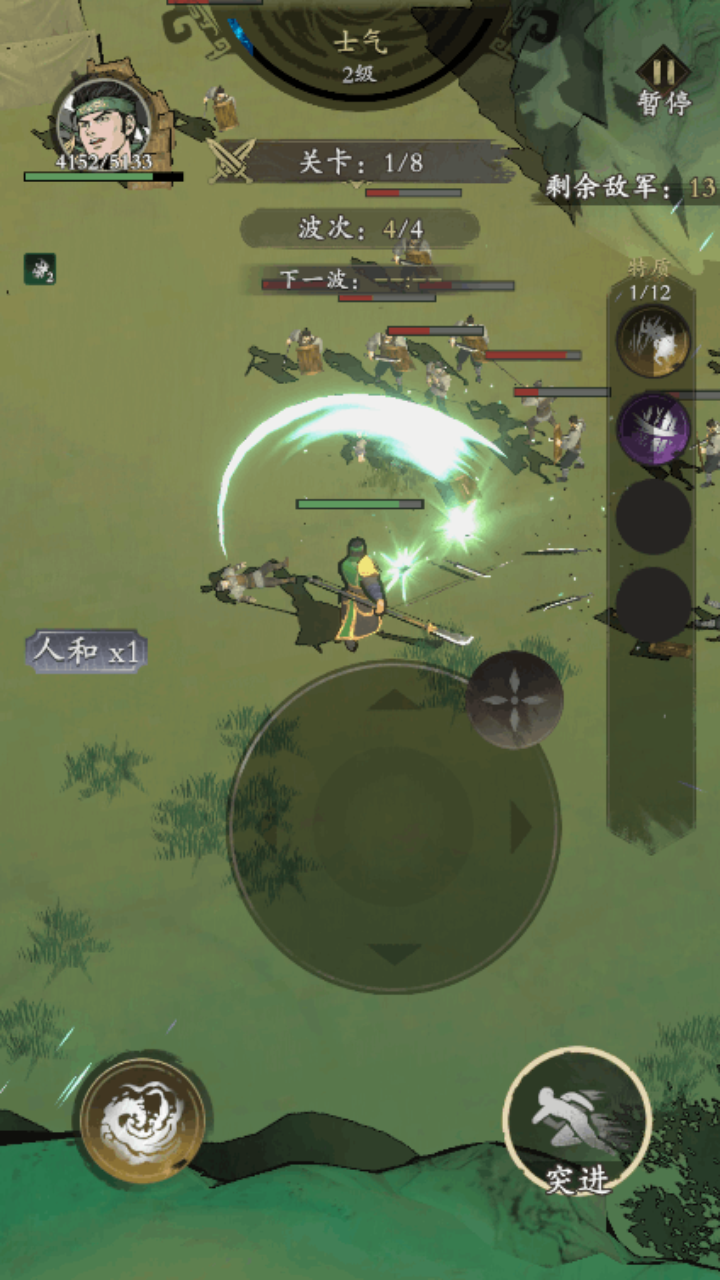The width and height of the screenshot is (720, 1280).
Task: Tap the small green buff icon
Action: coord(40,269)
